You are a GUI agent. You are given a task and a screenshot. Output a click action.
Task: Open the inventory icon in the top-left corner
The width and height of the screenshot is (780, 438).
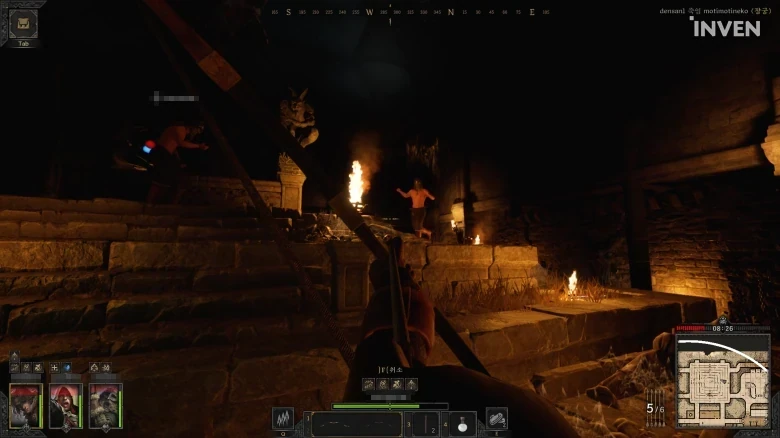click(x=23, y=23)
